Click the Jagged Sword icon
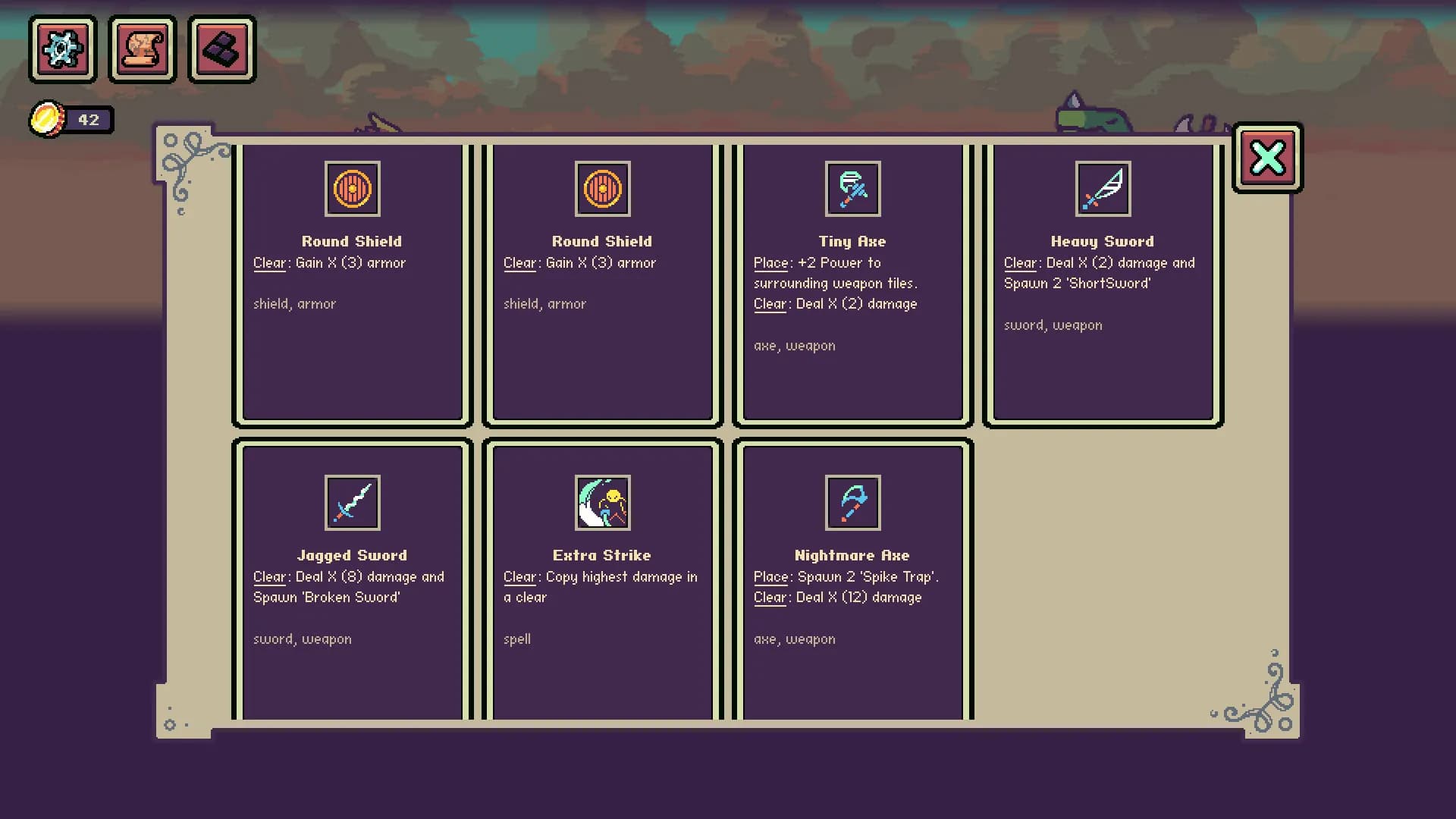The image size is (1456, 819). (352, 502)
